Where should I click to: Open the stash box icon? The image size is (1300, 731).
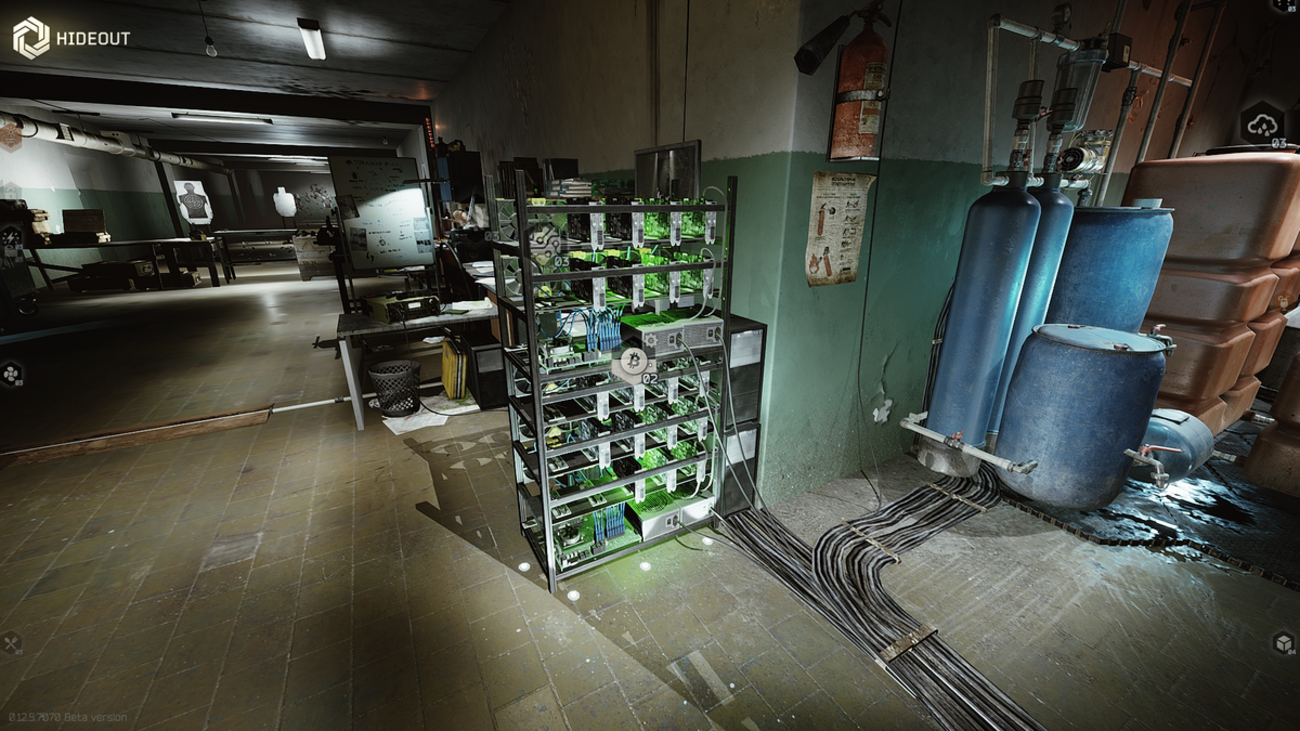(1283, 643)
